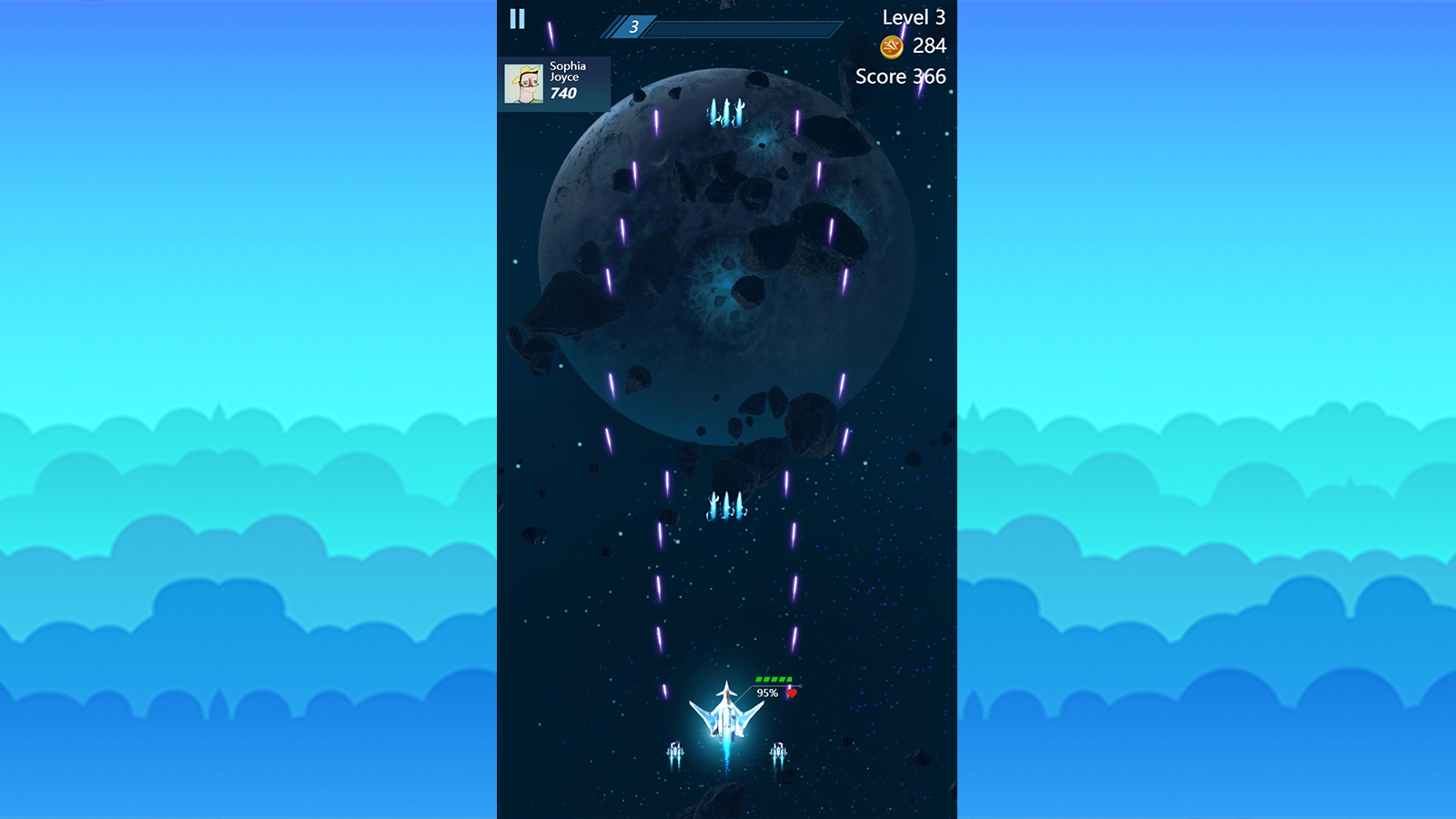
Task: Click the Sophia Joyce player name
Action: click(564, 72)
